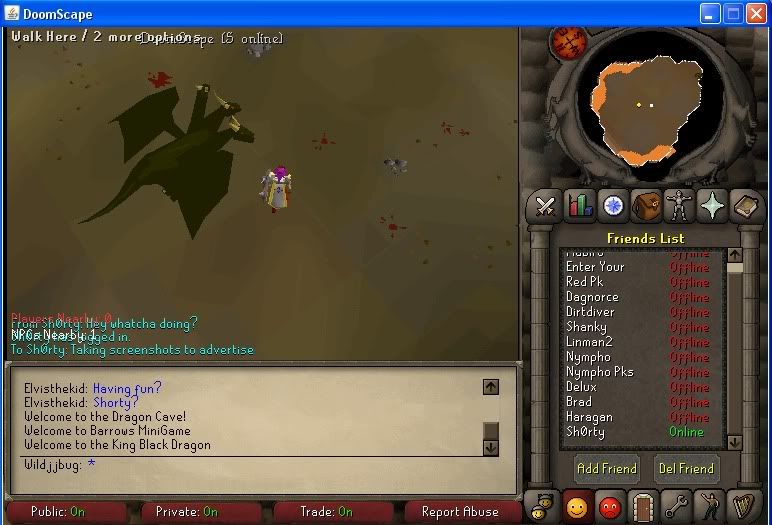Viewport: 772px width, 525px height.
Task: Select Sh0rty in the Friends List
Action: click(x=586, y=432)
